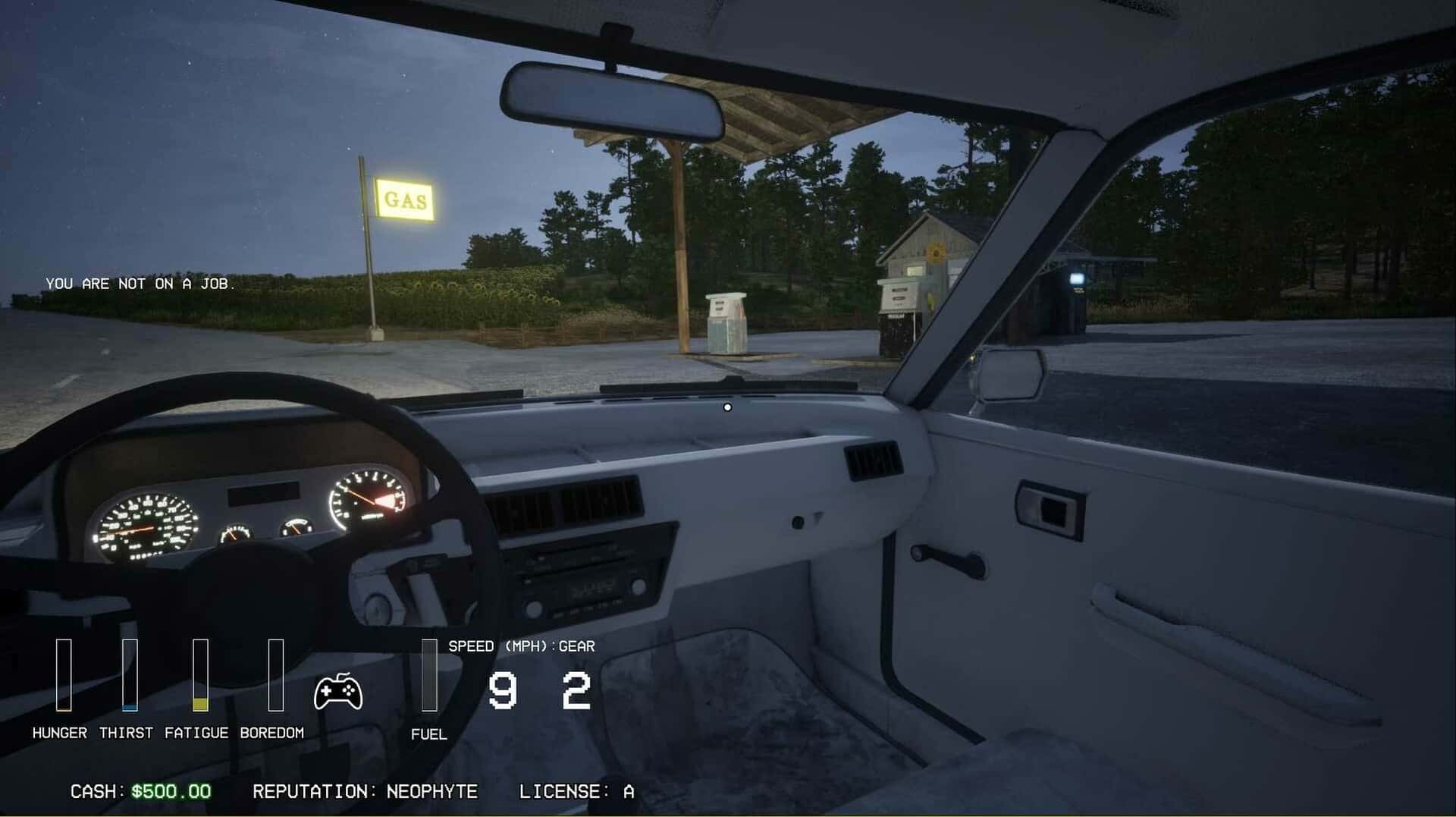This screenshot has width=1456, height=817.
Task: Select the 'You are not on a job' tracker
Action: 140,284
